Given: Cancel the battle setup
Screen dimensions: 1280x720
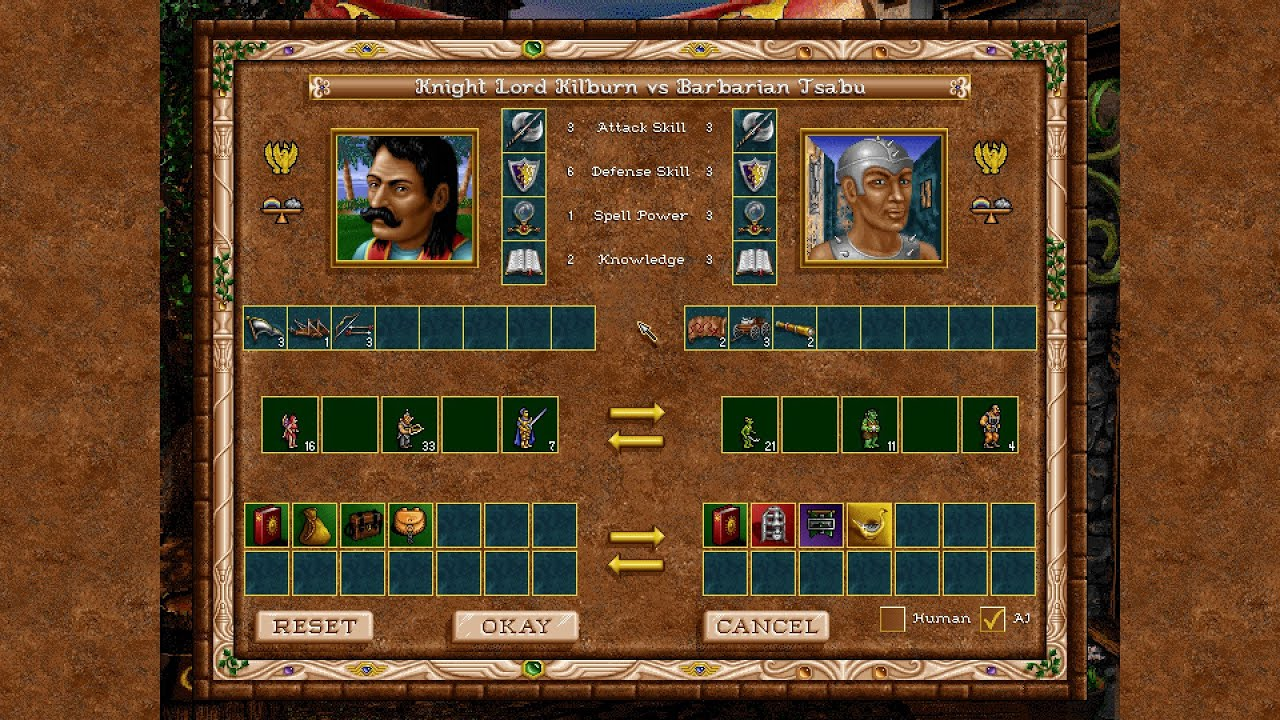Looking at the screenshot, I should tap(767, 626).
